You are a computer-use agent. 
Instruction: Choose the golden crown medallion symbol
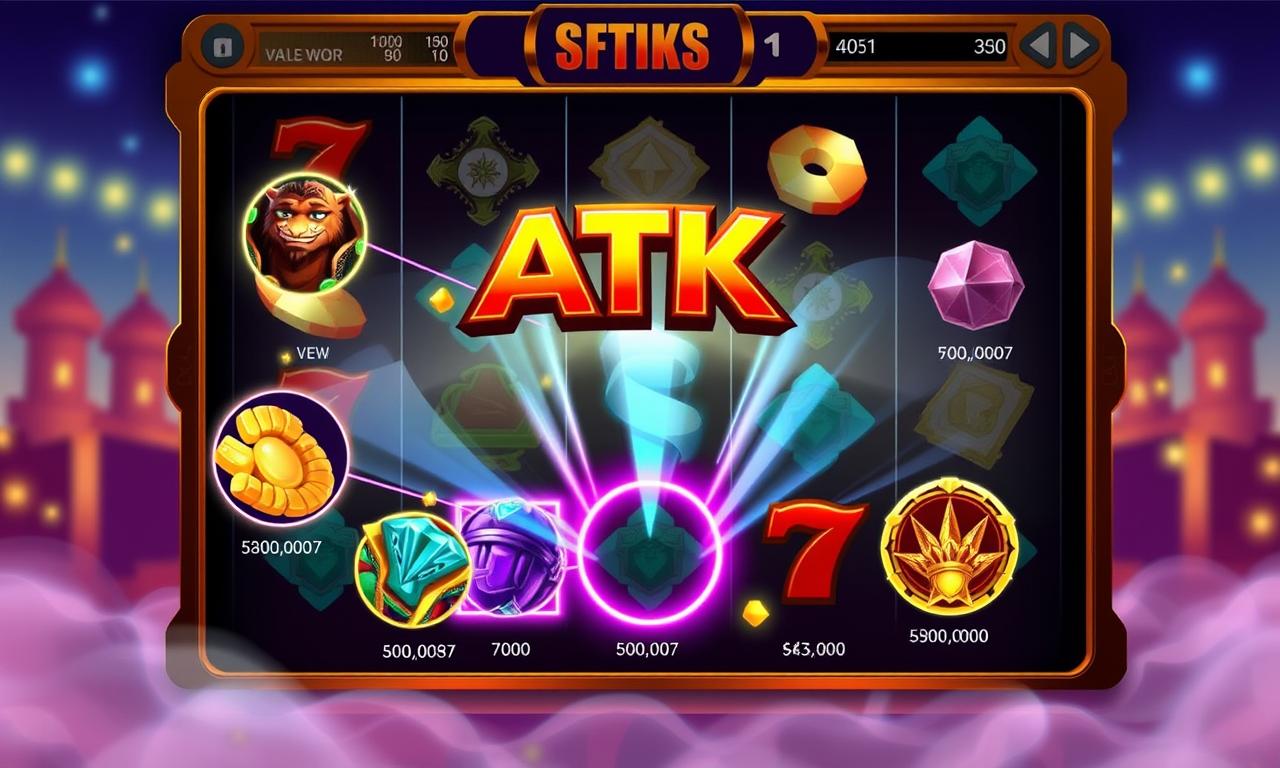pos(949,546)
